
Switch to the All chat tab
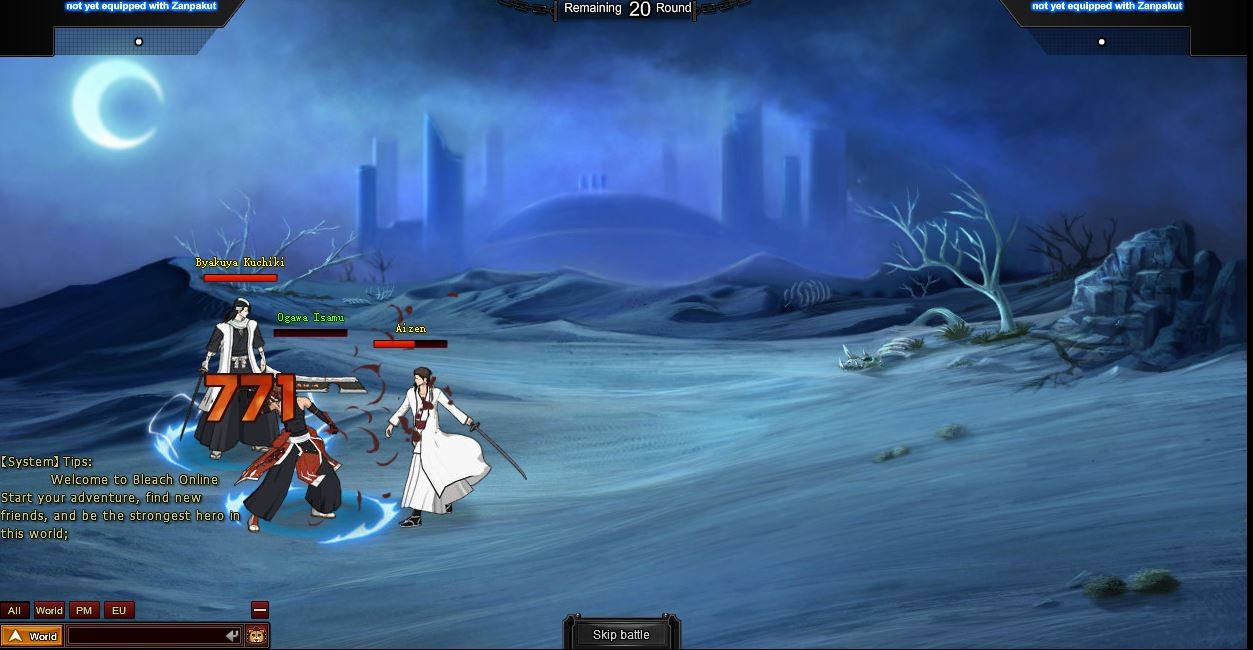click(x=14, y=610)
